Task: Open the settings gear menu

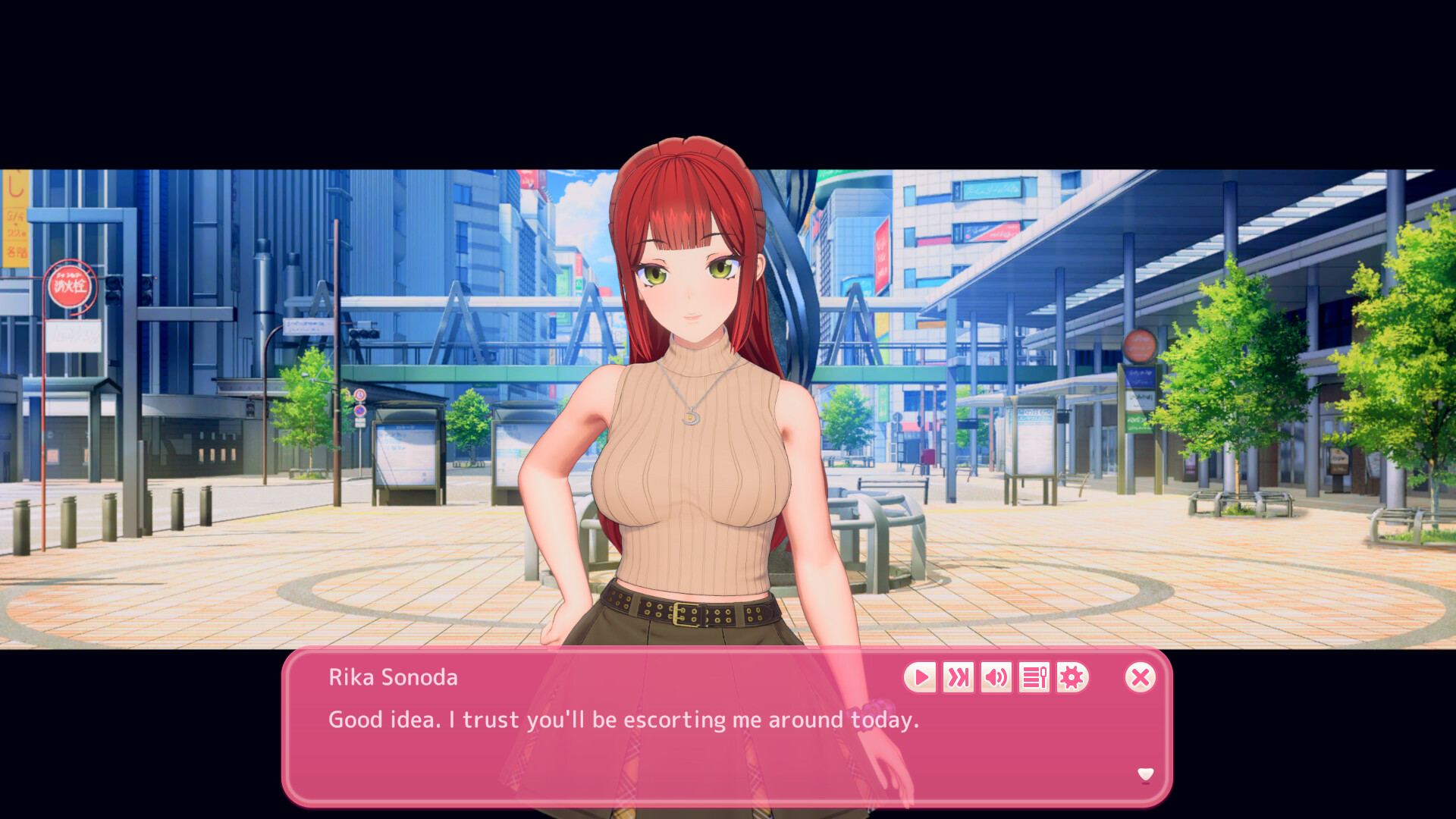Action: tap(1072, 677)
